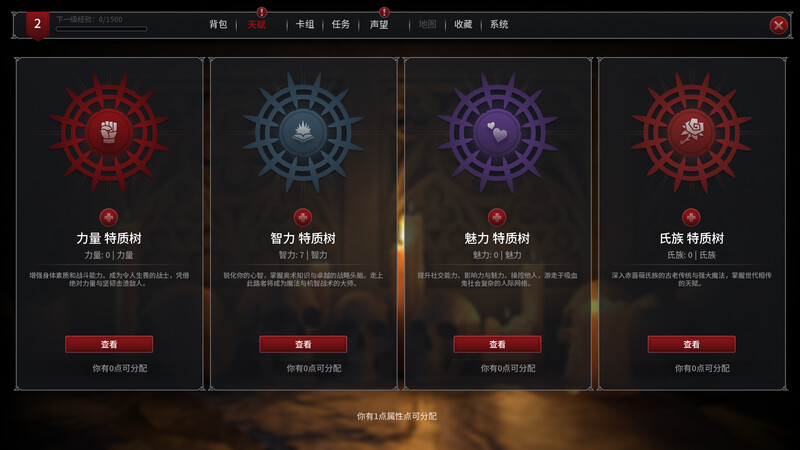Viewport: 800px width, 450px height.
Task: Add a point to 力量 with the plus
Action: coord(109,217)
